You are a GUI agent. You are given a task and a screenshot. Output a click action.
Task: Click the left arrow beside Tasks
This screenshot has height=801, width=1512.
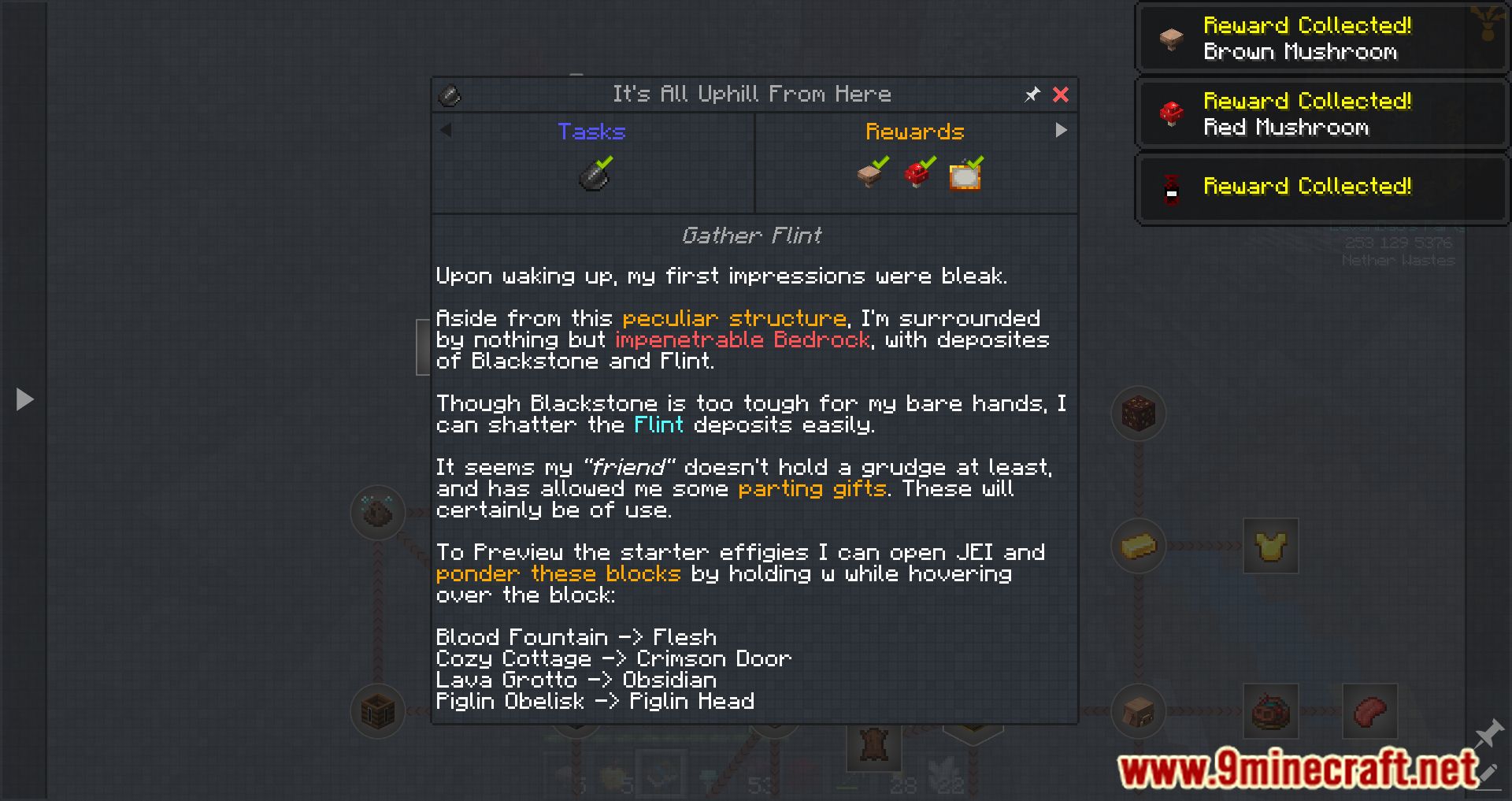[446, 132]
